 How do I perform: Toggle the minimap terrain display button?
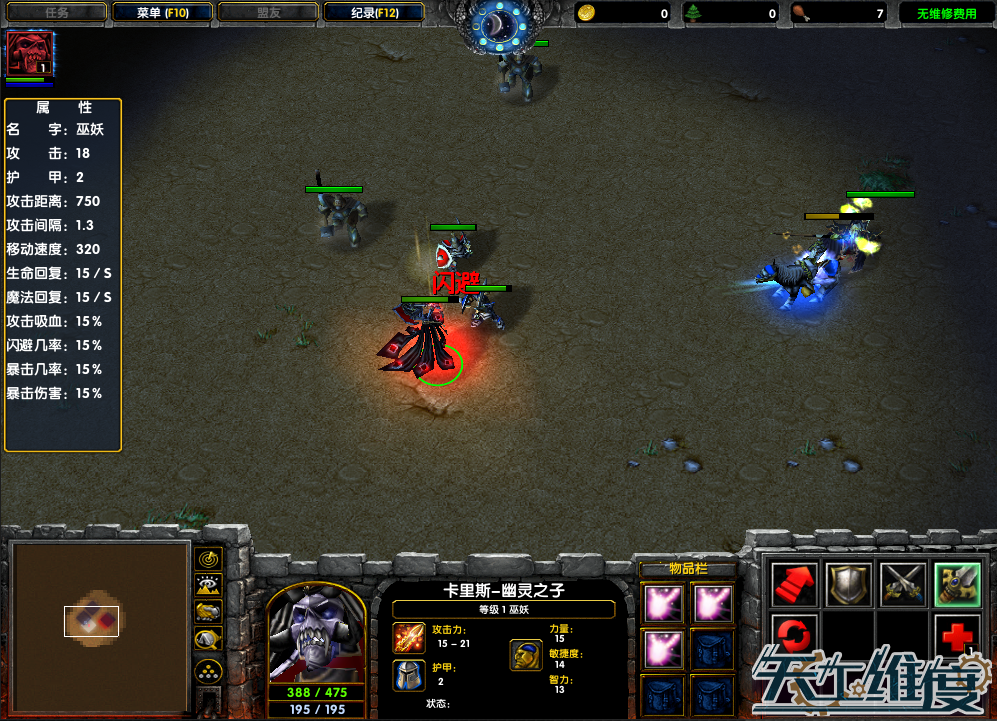209,586
